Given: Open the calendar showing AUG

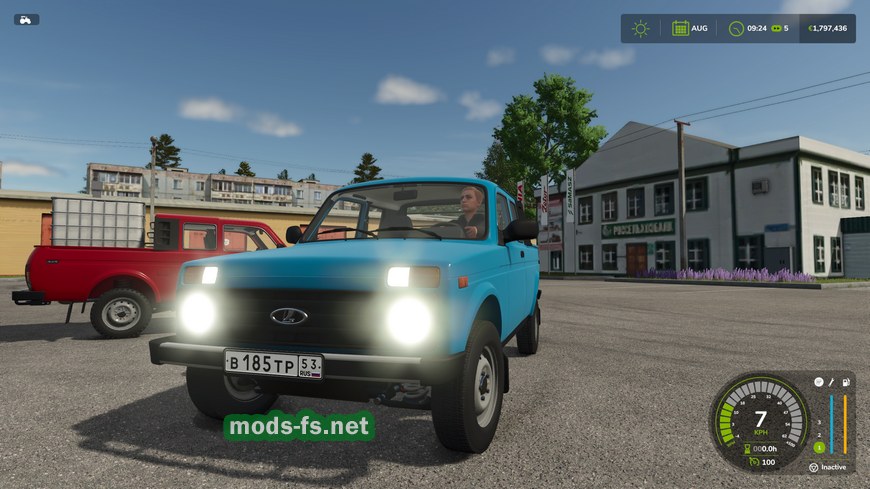Looking at the screenshot, I should click(x=680, y=28).
